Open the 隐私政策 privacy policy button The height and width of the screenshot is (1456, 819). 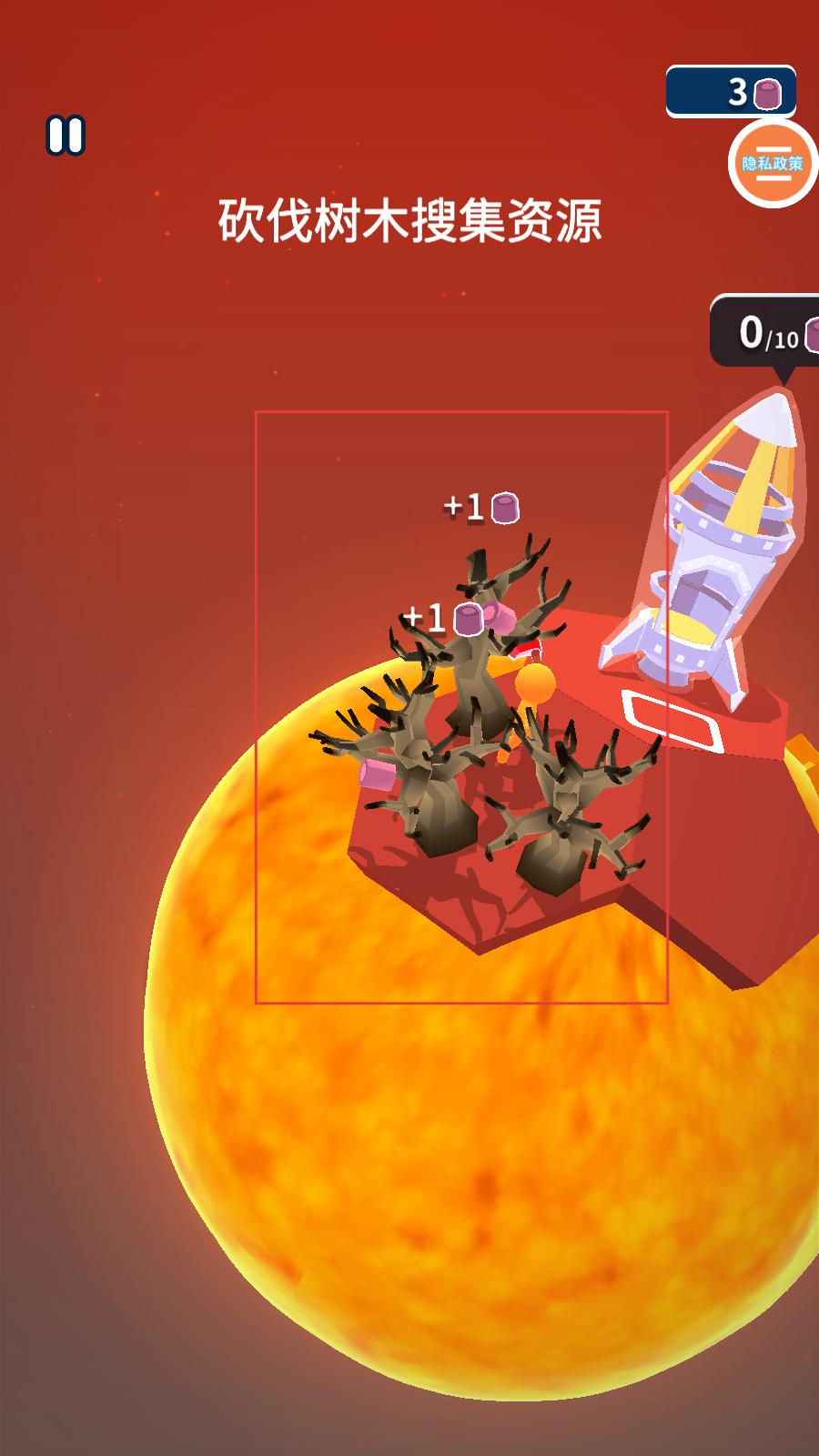pos(772,164)
